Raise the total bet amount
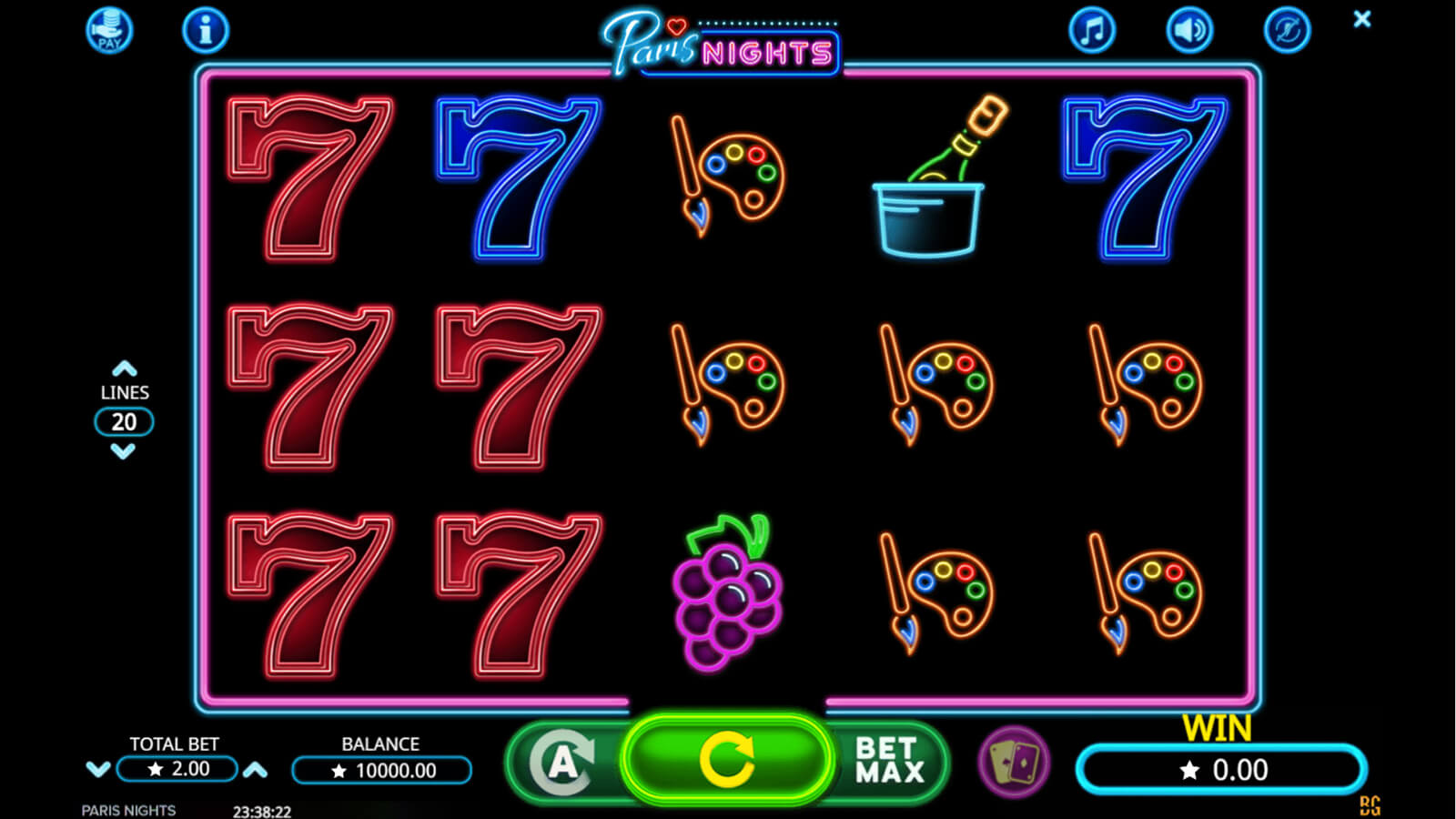1456x819 pixels. pos(256,770)
